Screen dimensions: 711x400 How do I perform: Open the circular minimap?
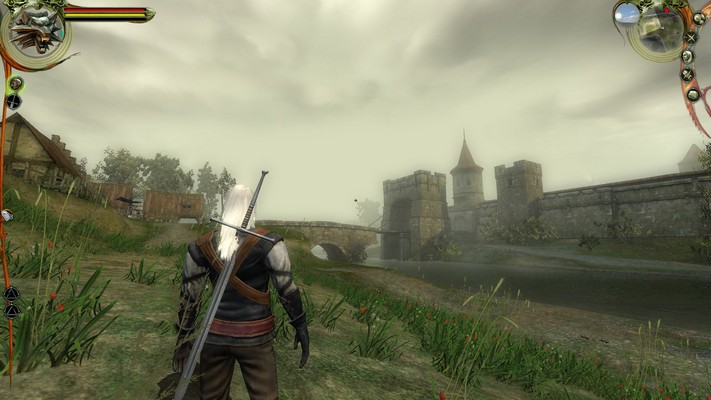[660, 31]
